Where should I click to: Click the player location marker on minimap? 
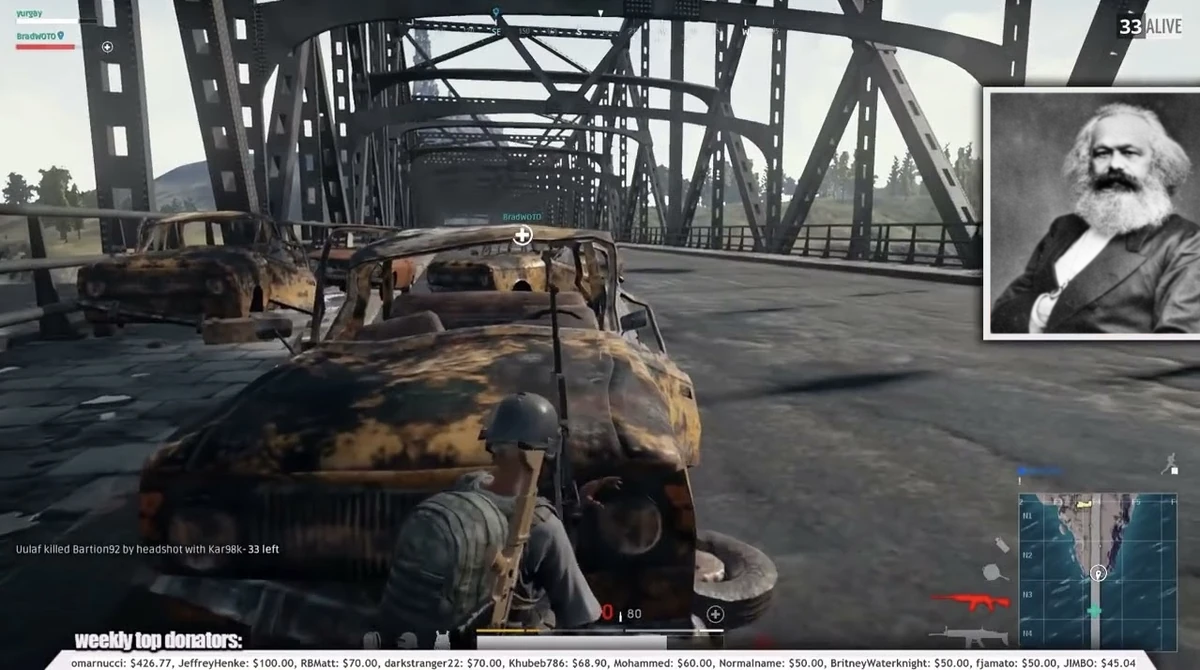click(1098, 573)
